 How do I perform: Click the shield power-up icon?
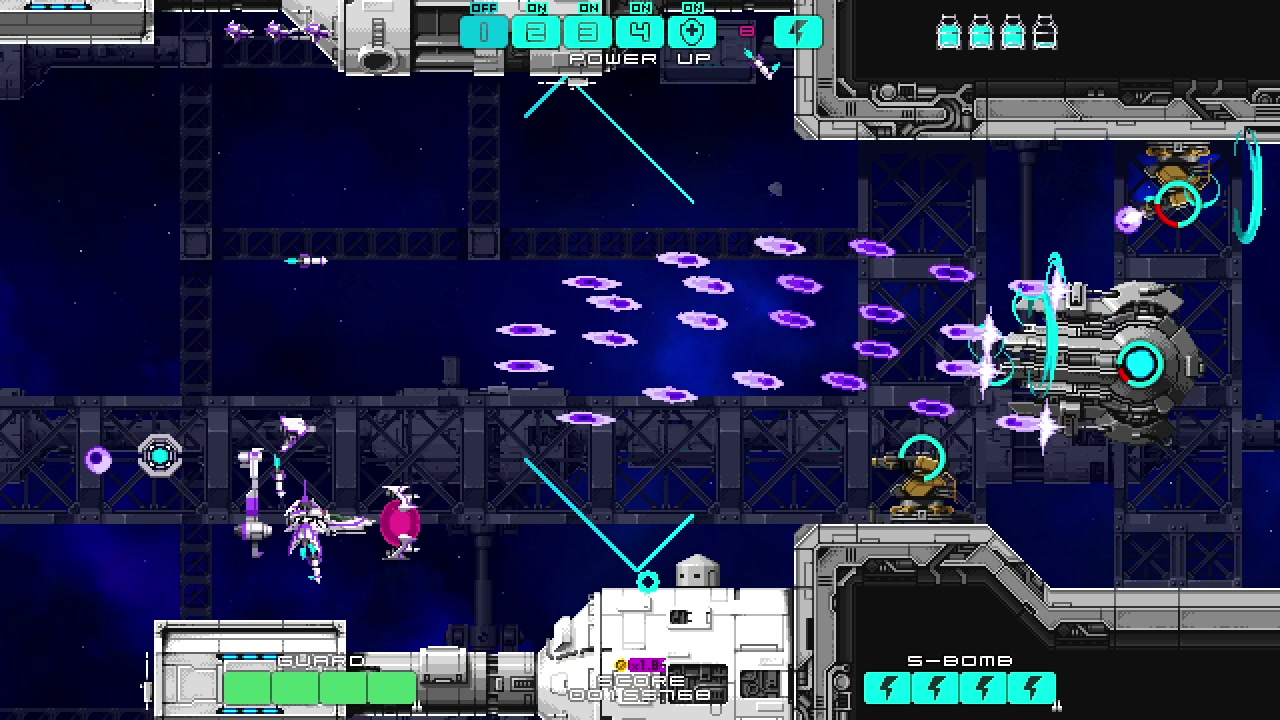[692, 31]
